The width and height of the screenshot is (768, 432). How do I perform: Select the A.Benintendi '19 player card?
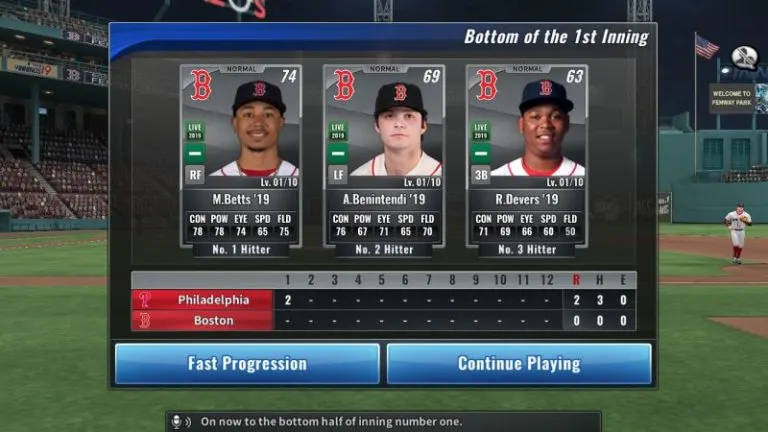[x=384, y=155]
